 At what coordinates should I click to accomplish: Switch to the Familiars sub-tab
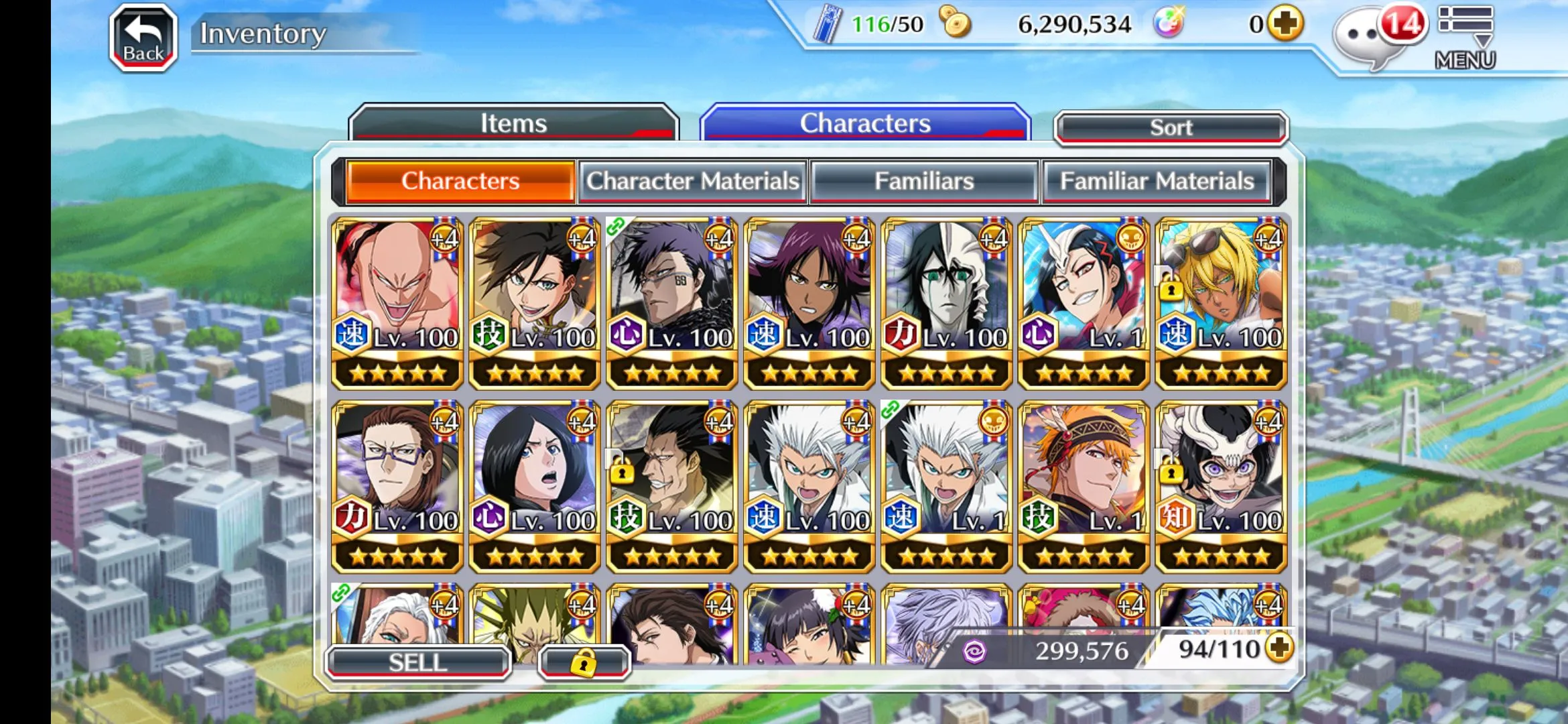click(x=924, y=181)
